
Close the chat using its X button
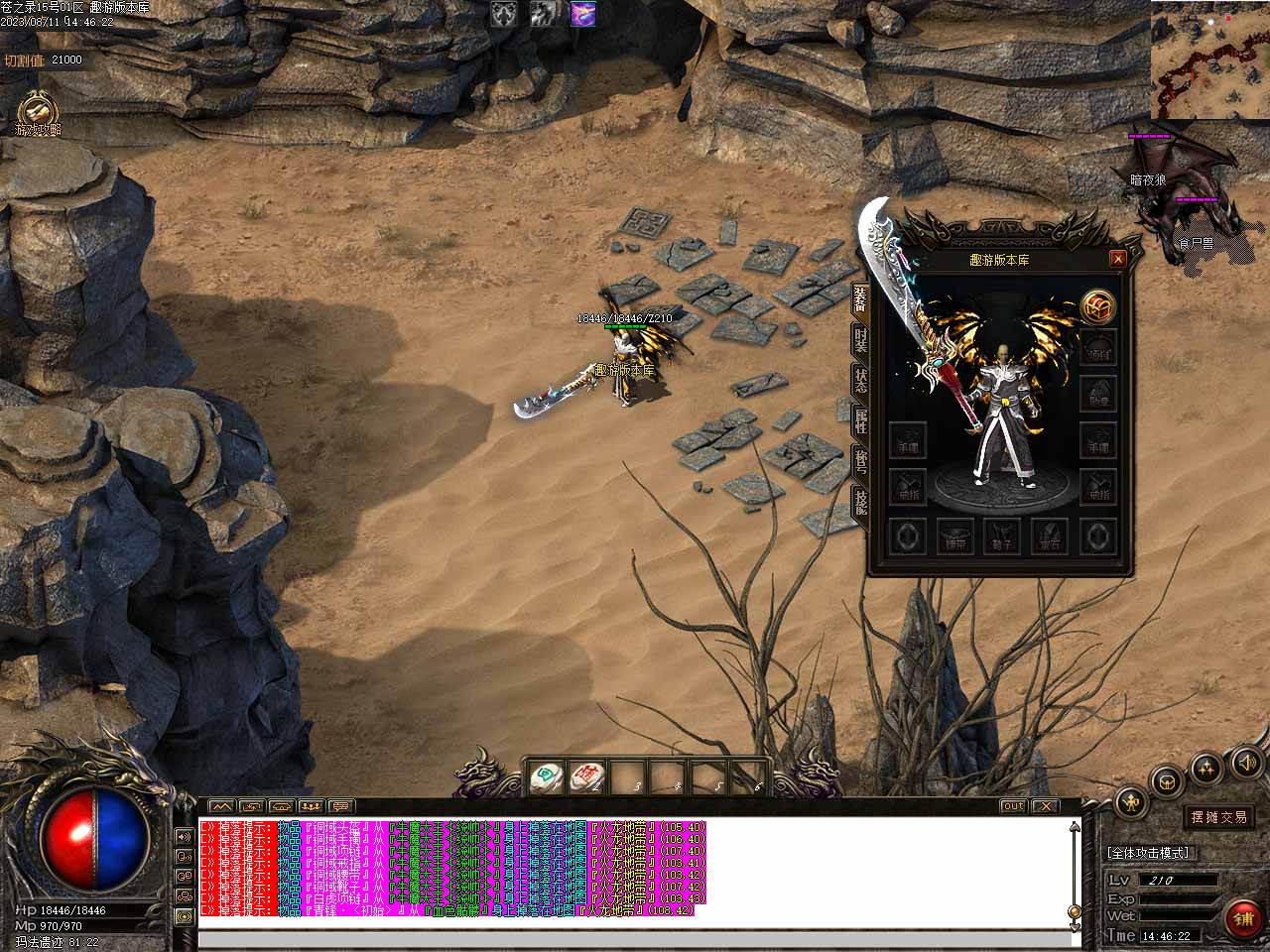pyautogui.click(x=1045, y=806)
